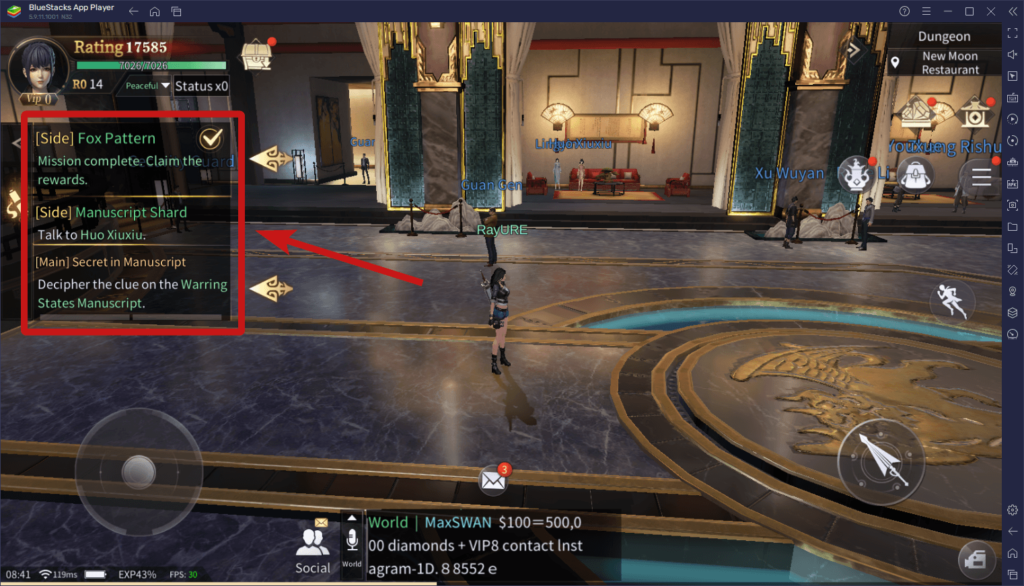The width and height of the screenshot is (1024, 586).
Task: Toggle the sprint running-figure button
Action: (x=951, y=300)
